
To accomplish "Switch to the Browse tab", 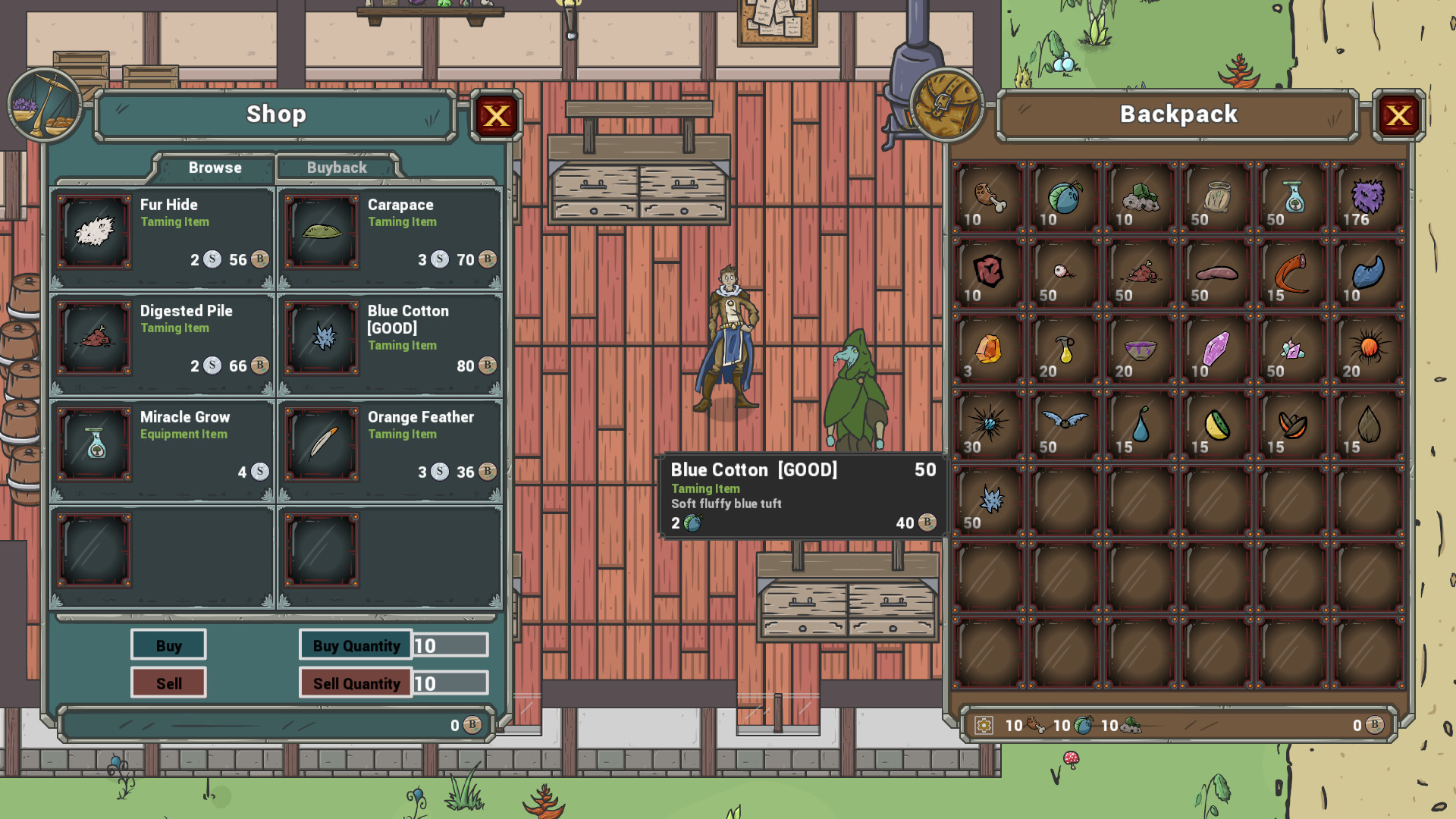I will pos(215,168).
